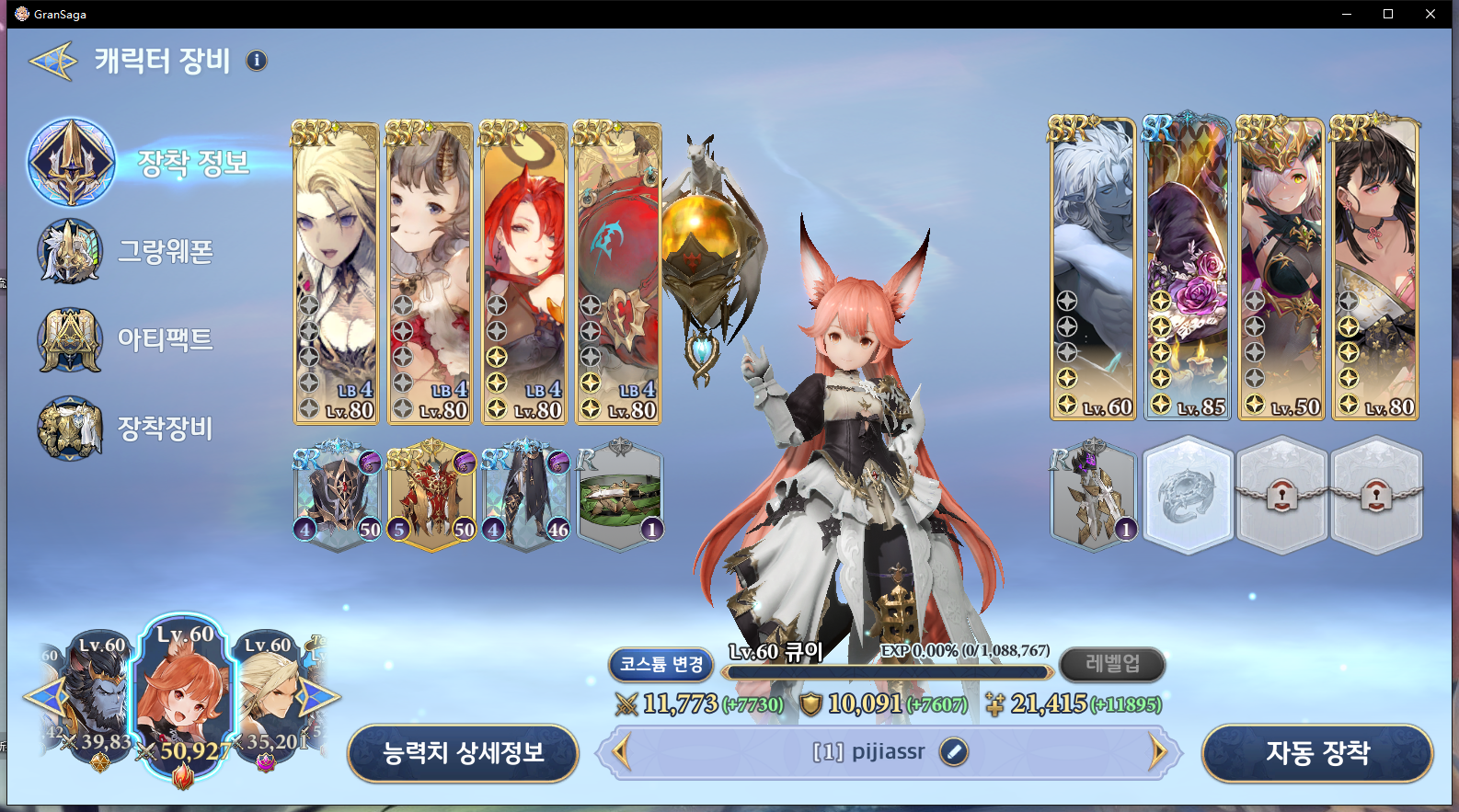The image size is (1459, 812).
Task: Switch to the next preset arrow
Action: point(1157,752)
